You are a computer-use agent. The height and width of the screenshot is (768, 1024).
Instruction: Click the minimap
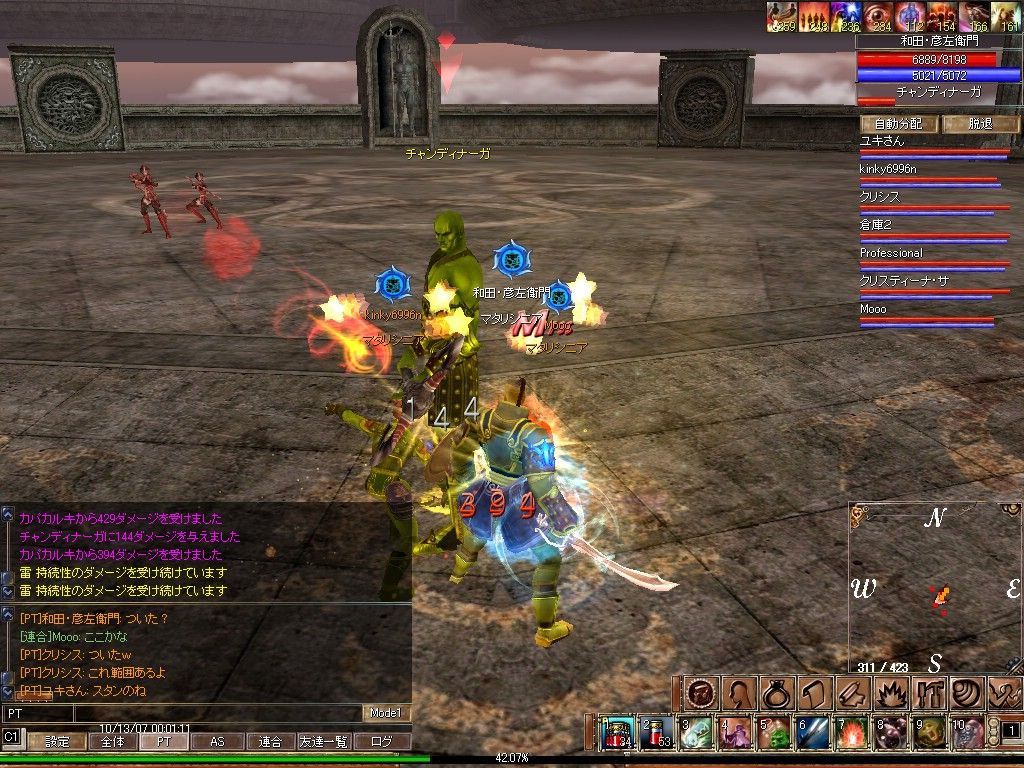[x=935, y=588]
